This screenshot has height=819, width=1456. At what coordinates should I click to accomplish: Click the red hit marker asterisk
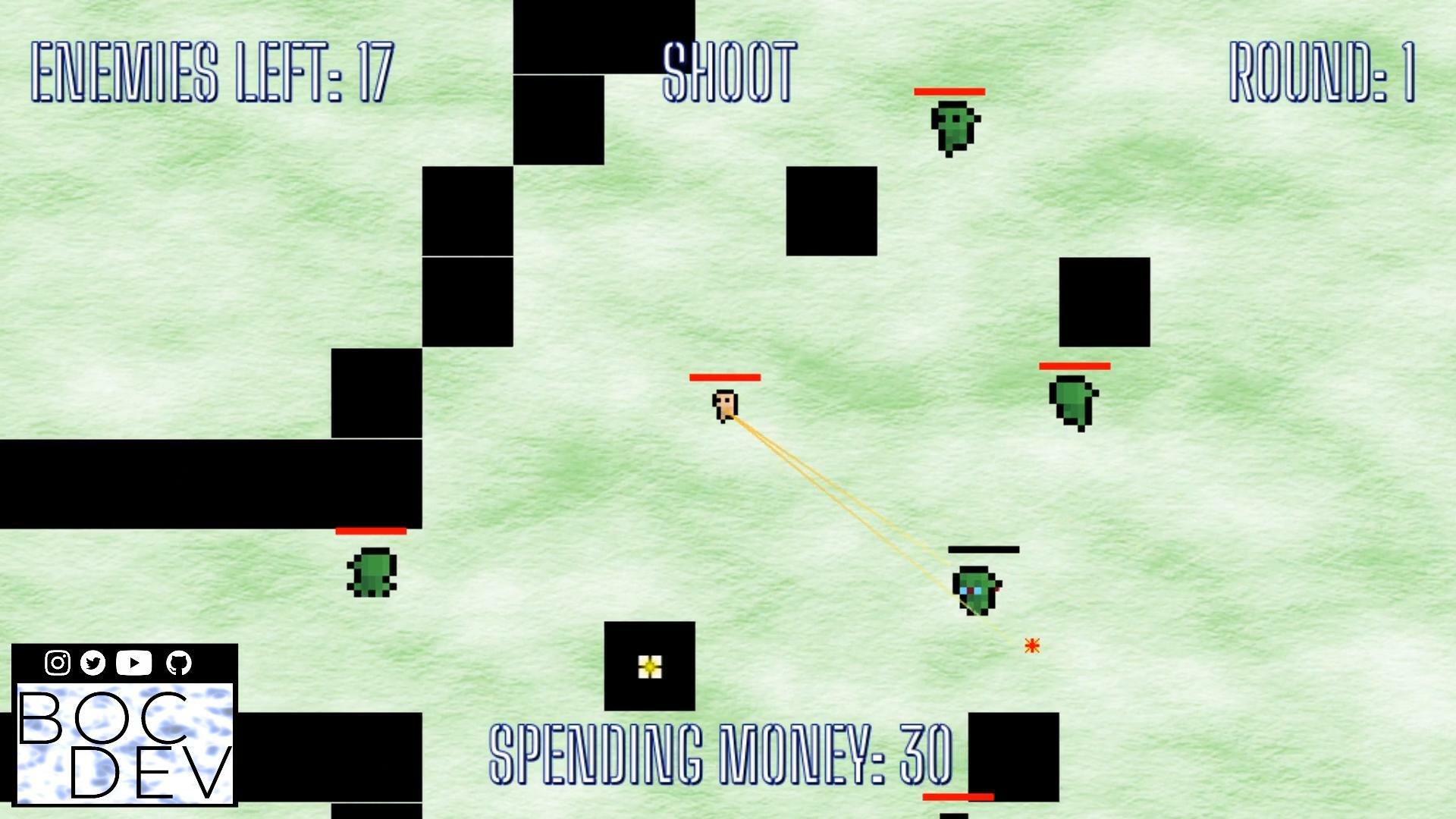pos(1031,647)
